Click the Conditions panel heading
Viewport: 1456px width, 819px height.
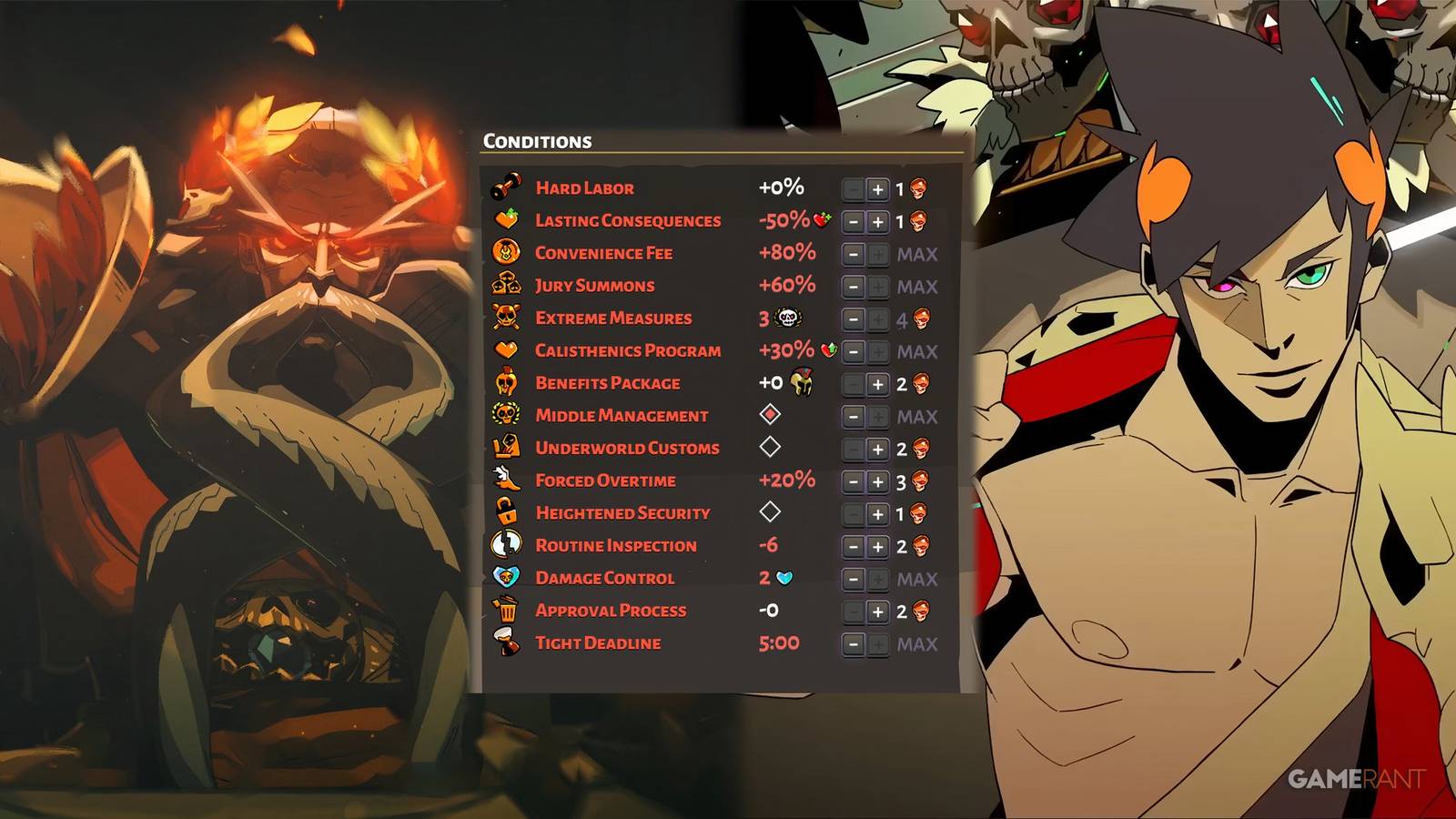point(537,142)
